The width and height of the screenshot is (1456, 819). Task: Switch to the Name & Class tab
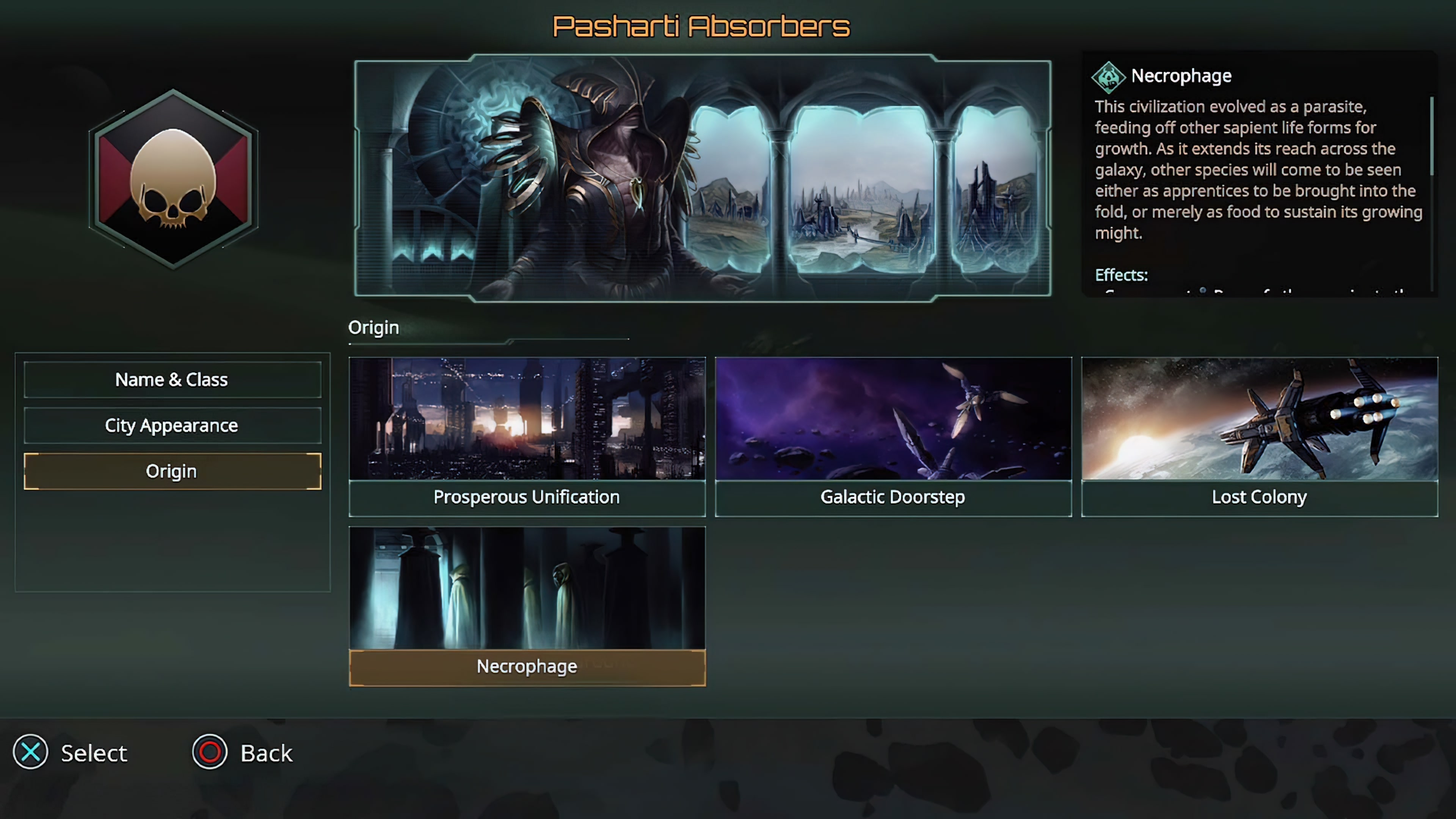171,379
